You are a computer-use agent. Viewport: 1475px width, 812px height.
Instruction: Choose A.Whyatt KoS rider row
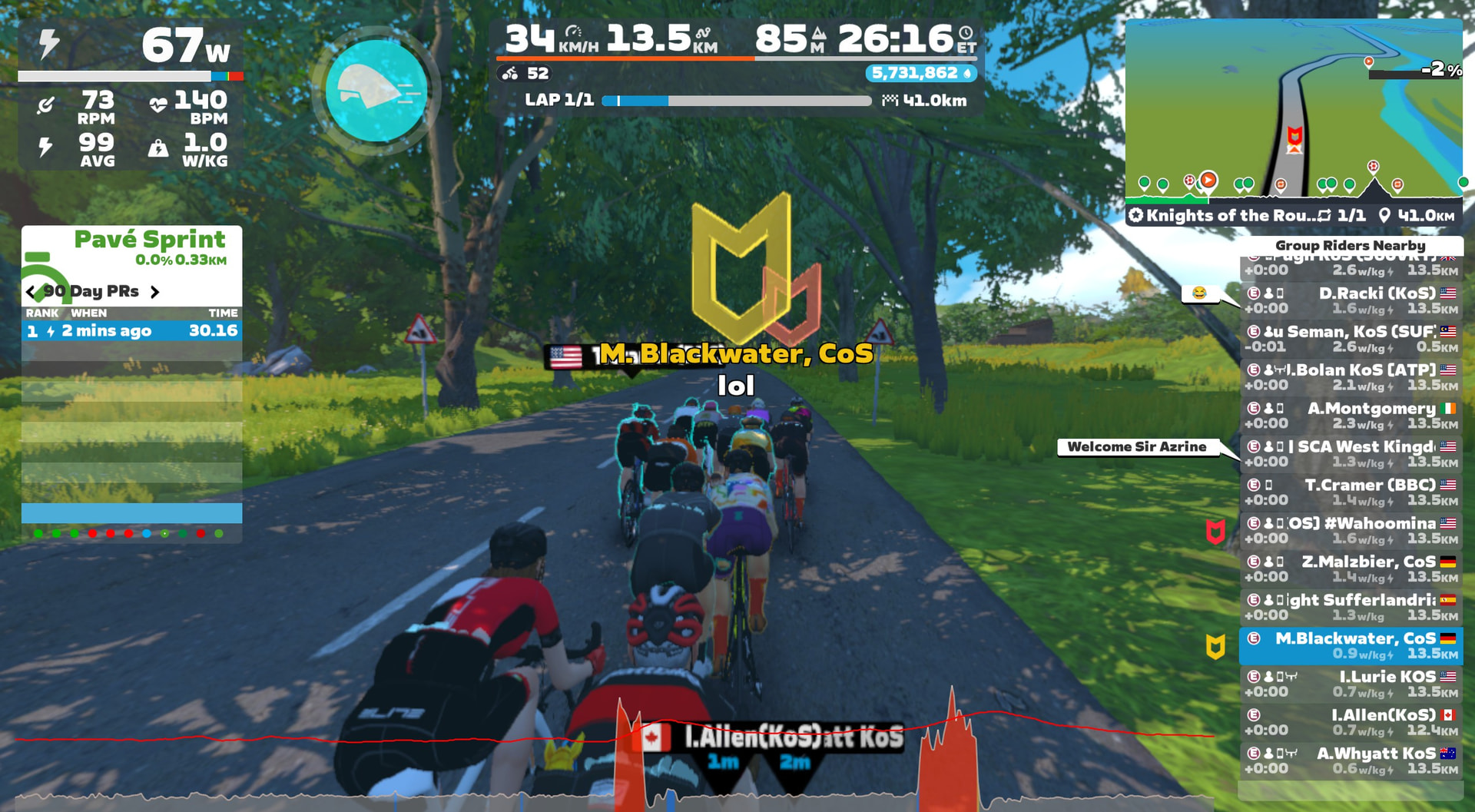coord(1351,761)
